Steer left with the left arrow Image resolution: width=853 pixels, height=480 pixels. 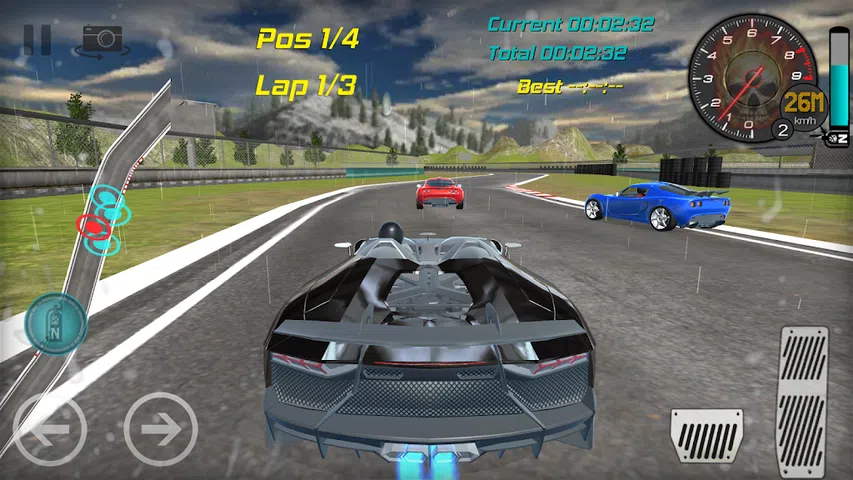tap(50, 429)
